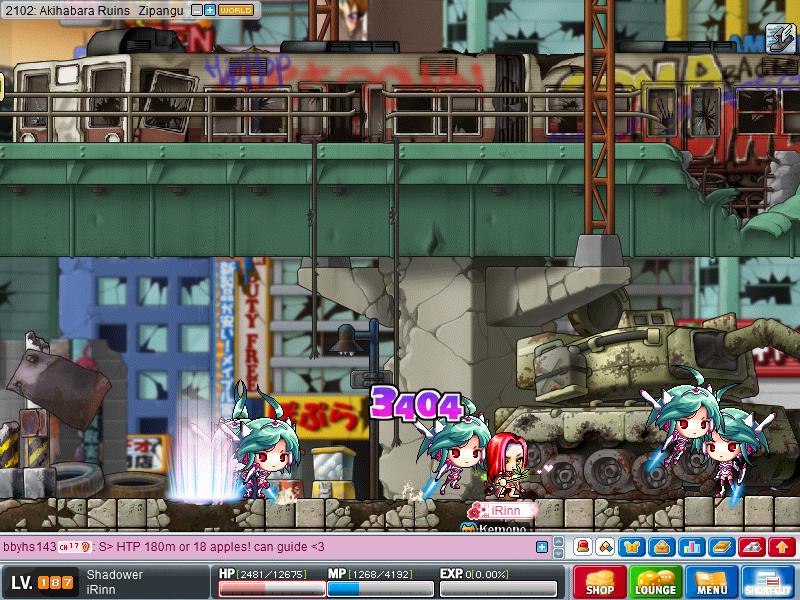Expand the minimap with the plus button
This screenshot has width=800, height=600.
(210, 10)
